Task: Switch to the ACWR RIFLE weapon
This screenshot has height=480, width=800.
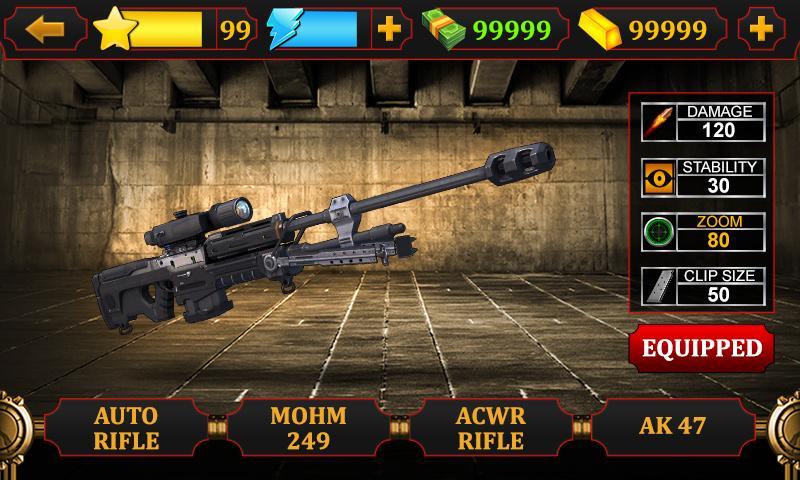Action: (490, 427)
